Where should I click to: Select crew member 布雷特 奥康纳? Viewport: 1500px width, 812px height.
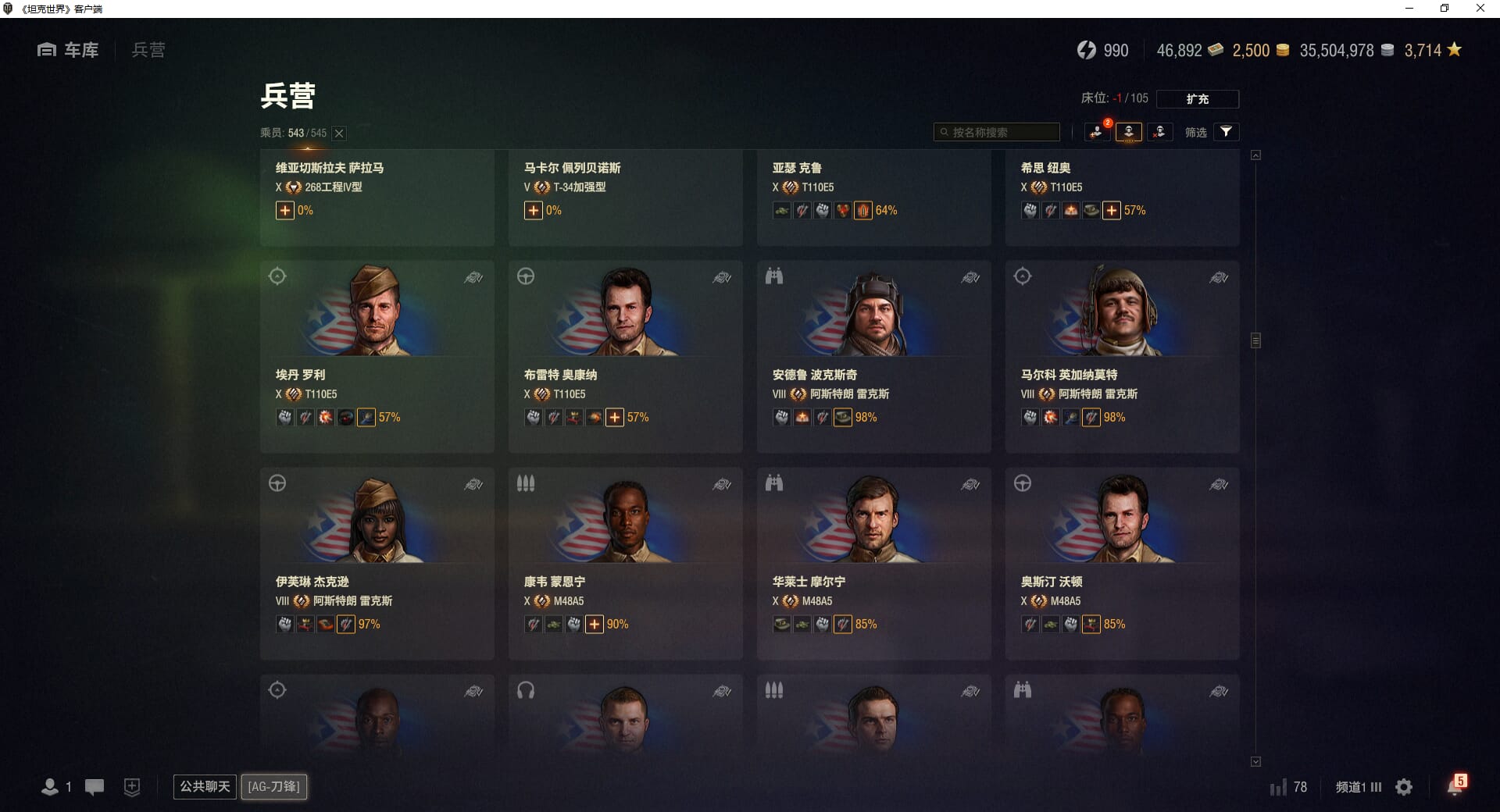click(x=625, y=356)
